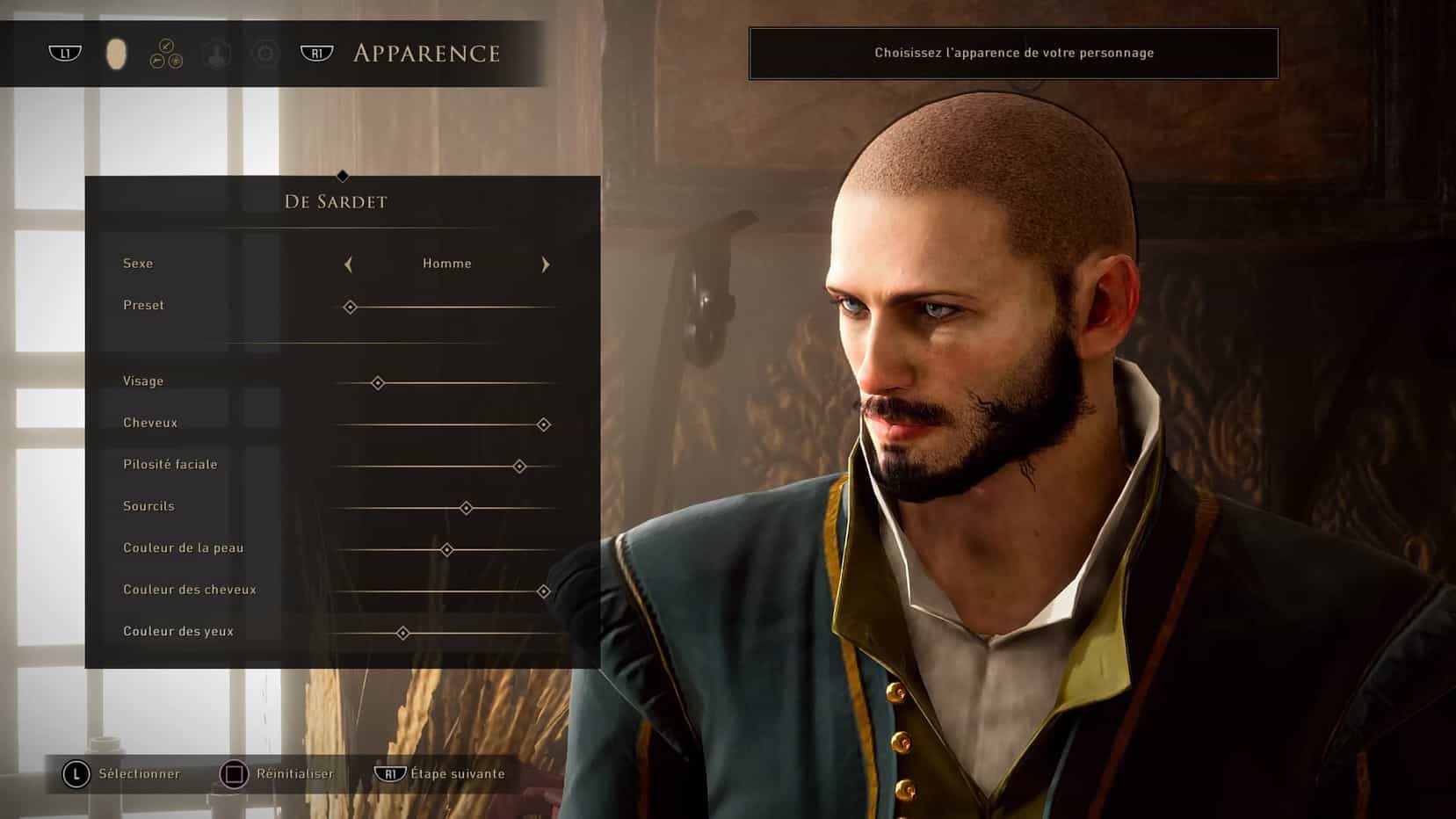The width and height of the screenshot is (1456, 819).
Task: Adjust the Preset slider handle
Action: 350,307
